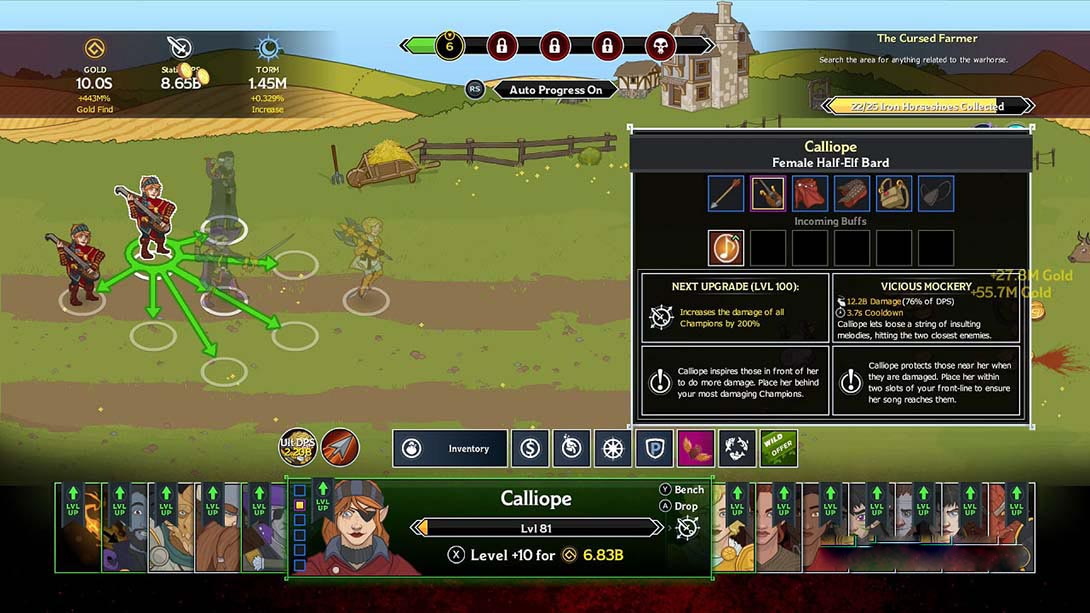Select the shield with letter P button
Screen dimensions: 1090x613
tap(654, 449)
